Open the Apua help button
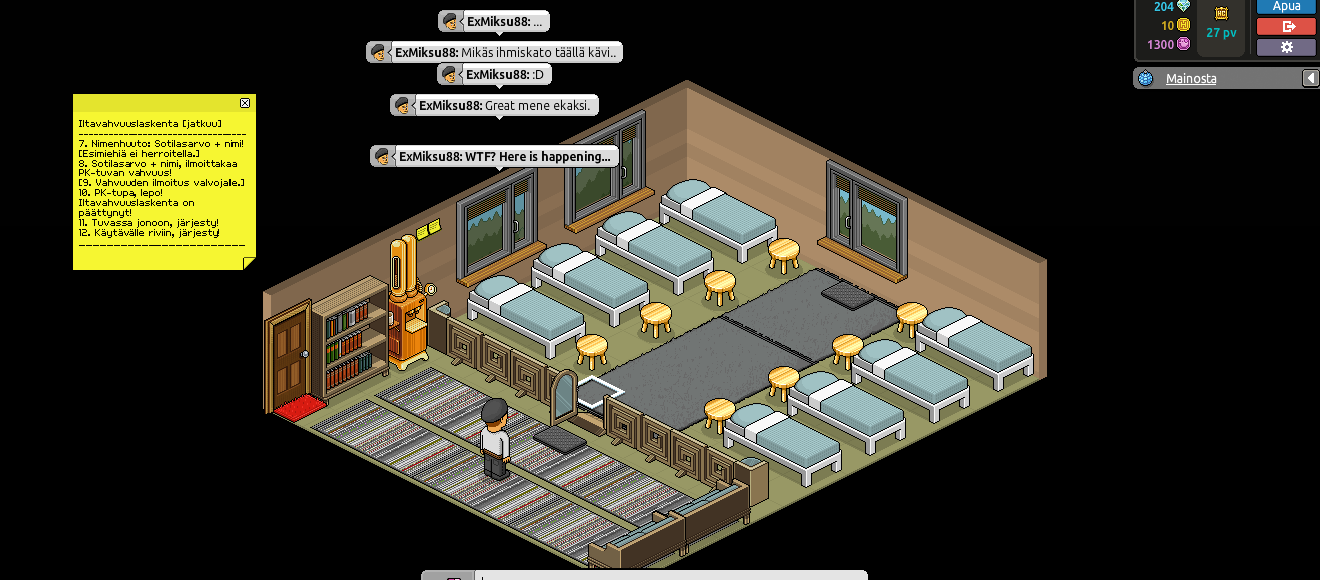 1286,6
